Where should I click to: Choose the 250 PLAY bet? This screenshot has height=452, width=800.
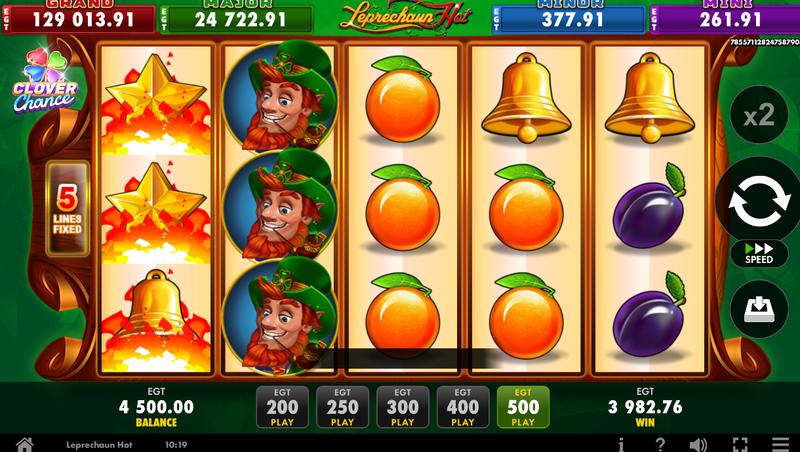[343, 407]
